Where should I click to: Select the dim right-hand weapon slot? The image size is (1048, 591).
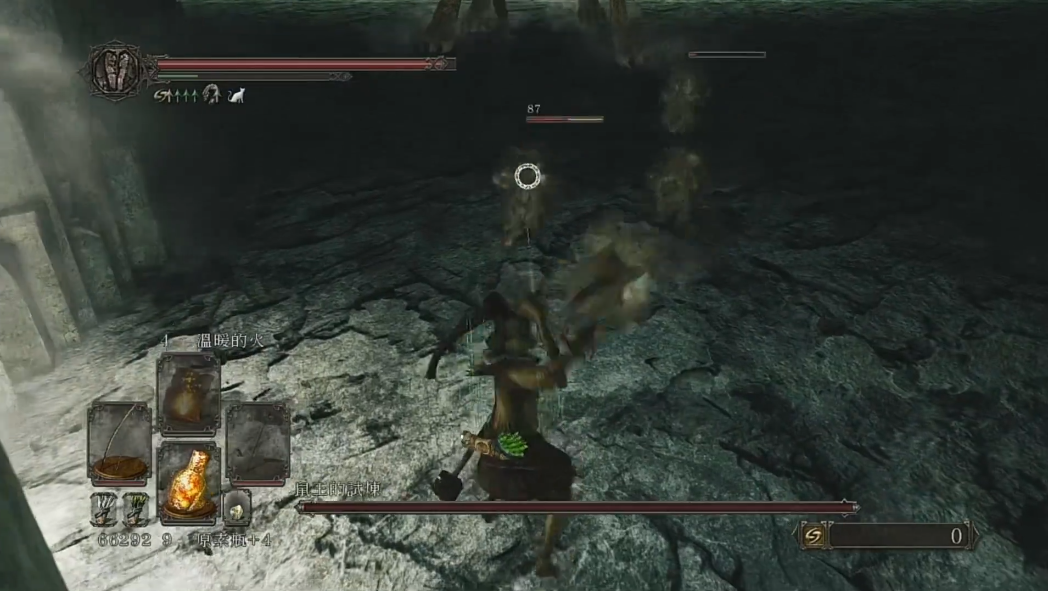coord(257,442)
